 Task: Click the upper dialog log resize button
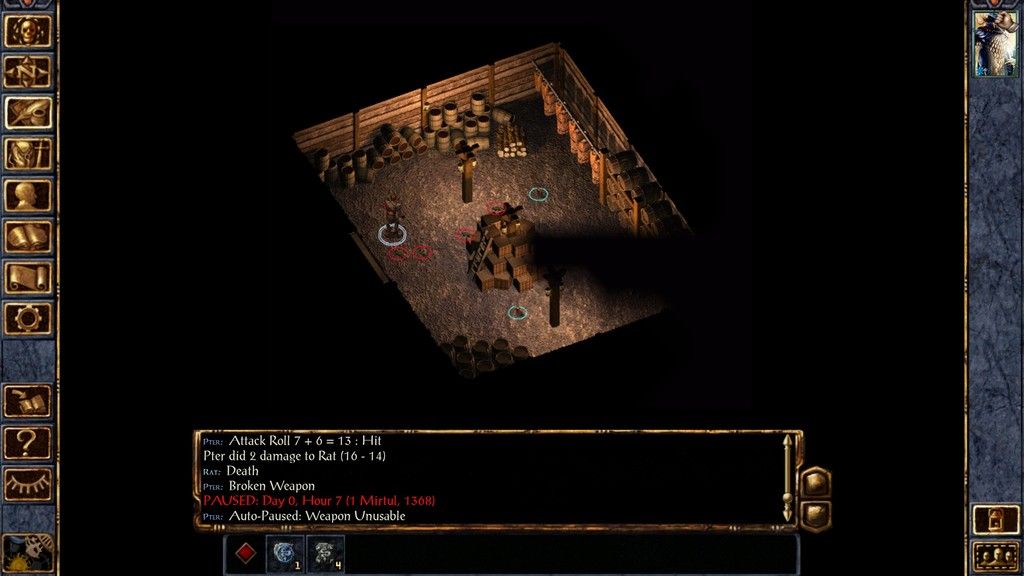point(816,483)
